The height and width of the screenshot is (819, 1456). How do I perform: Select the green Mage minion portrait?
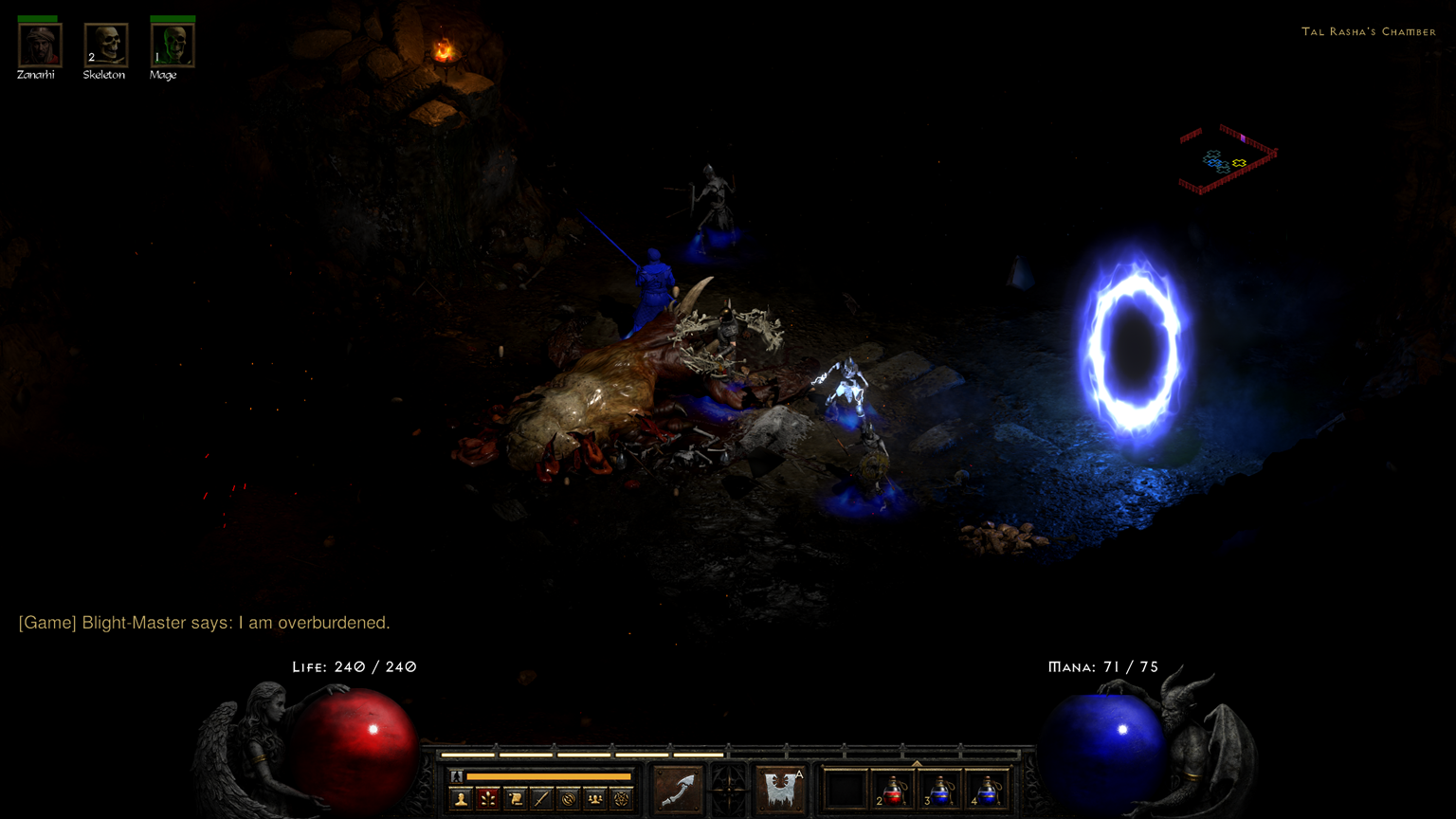click(173, 45)
